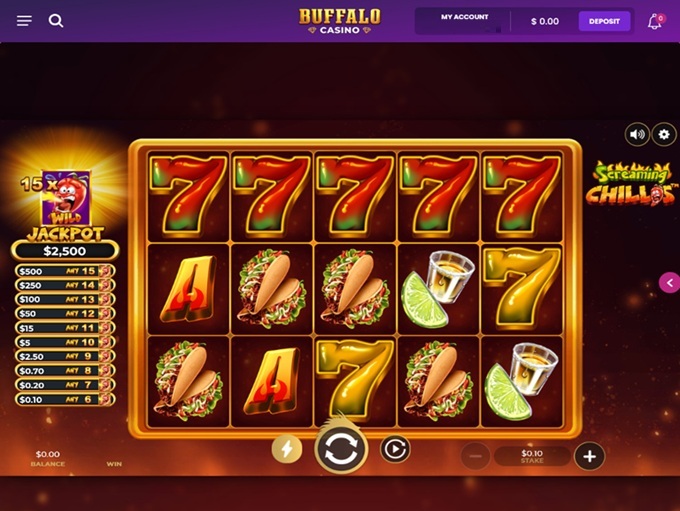Start autoplay with the play icon button
This screenshot has width=680, height=511.
point(395,449)
